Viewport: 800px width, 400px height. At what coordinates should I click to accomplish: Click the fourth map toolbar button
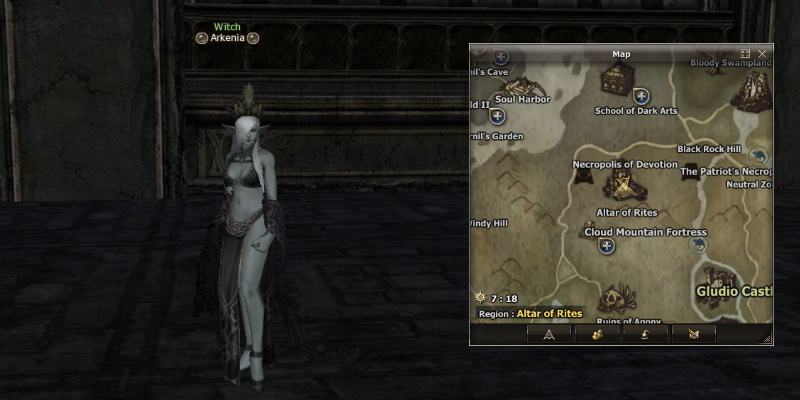tap(694, 335)
